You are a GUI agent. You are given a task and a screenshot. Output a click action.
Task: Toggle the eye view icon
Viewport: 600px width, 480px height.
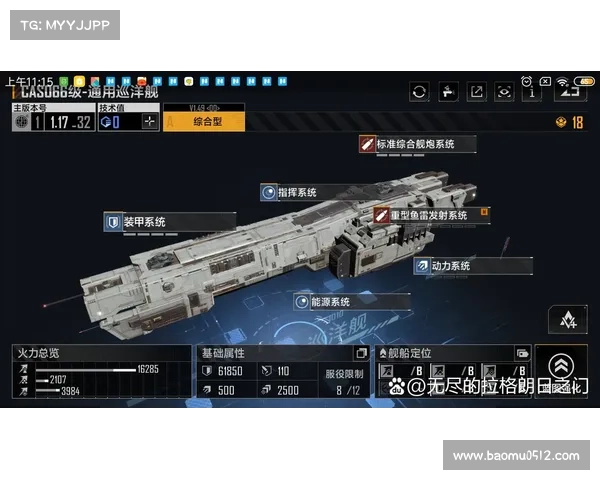pos(505,92)
